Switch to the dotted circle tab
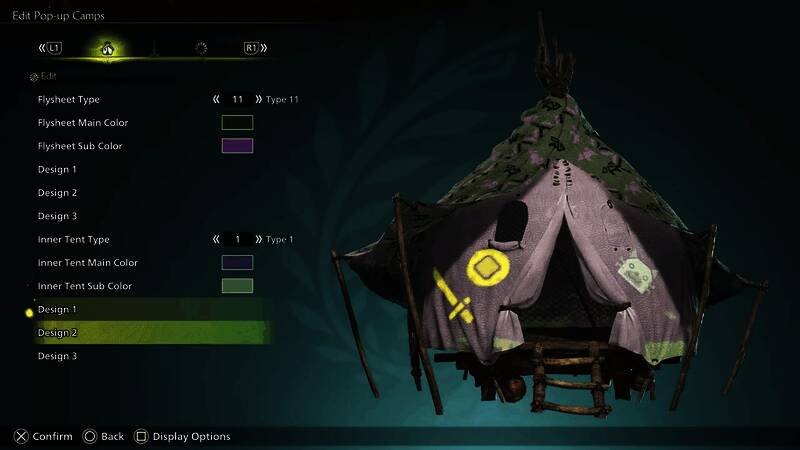 coord(201,47)
